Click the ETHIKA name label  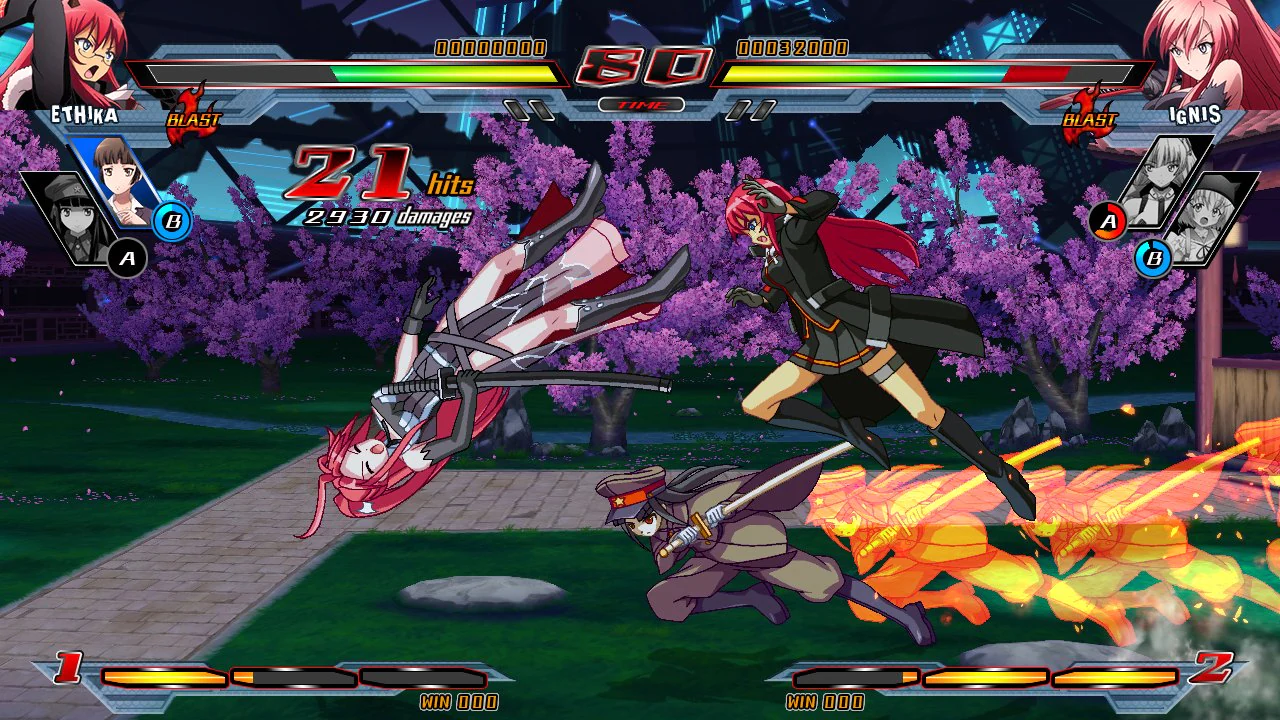coord(85,115)
